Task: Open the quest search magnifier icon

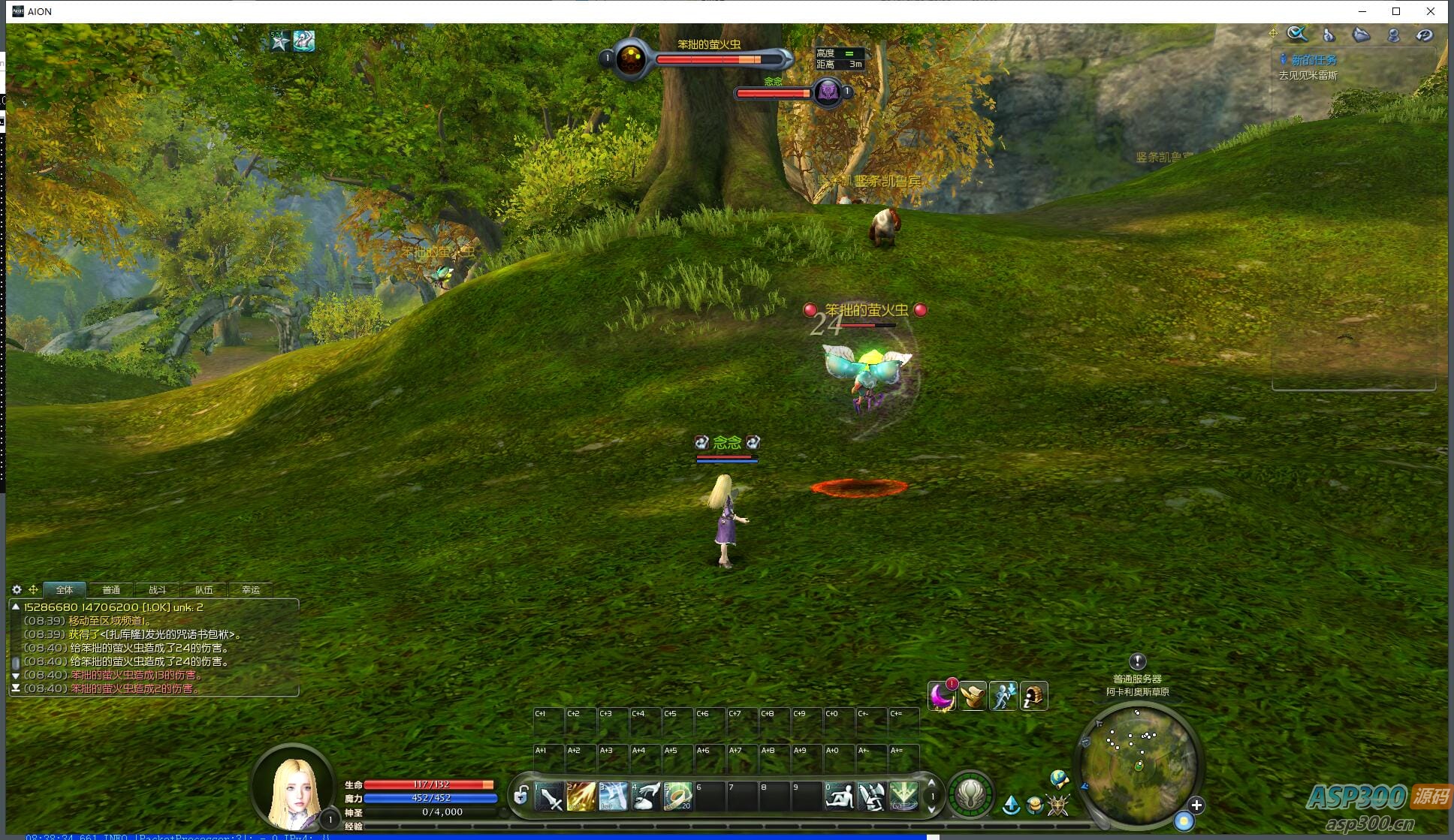Action: [1297, 35]
